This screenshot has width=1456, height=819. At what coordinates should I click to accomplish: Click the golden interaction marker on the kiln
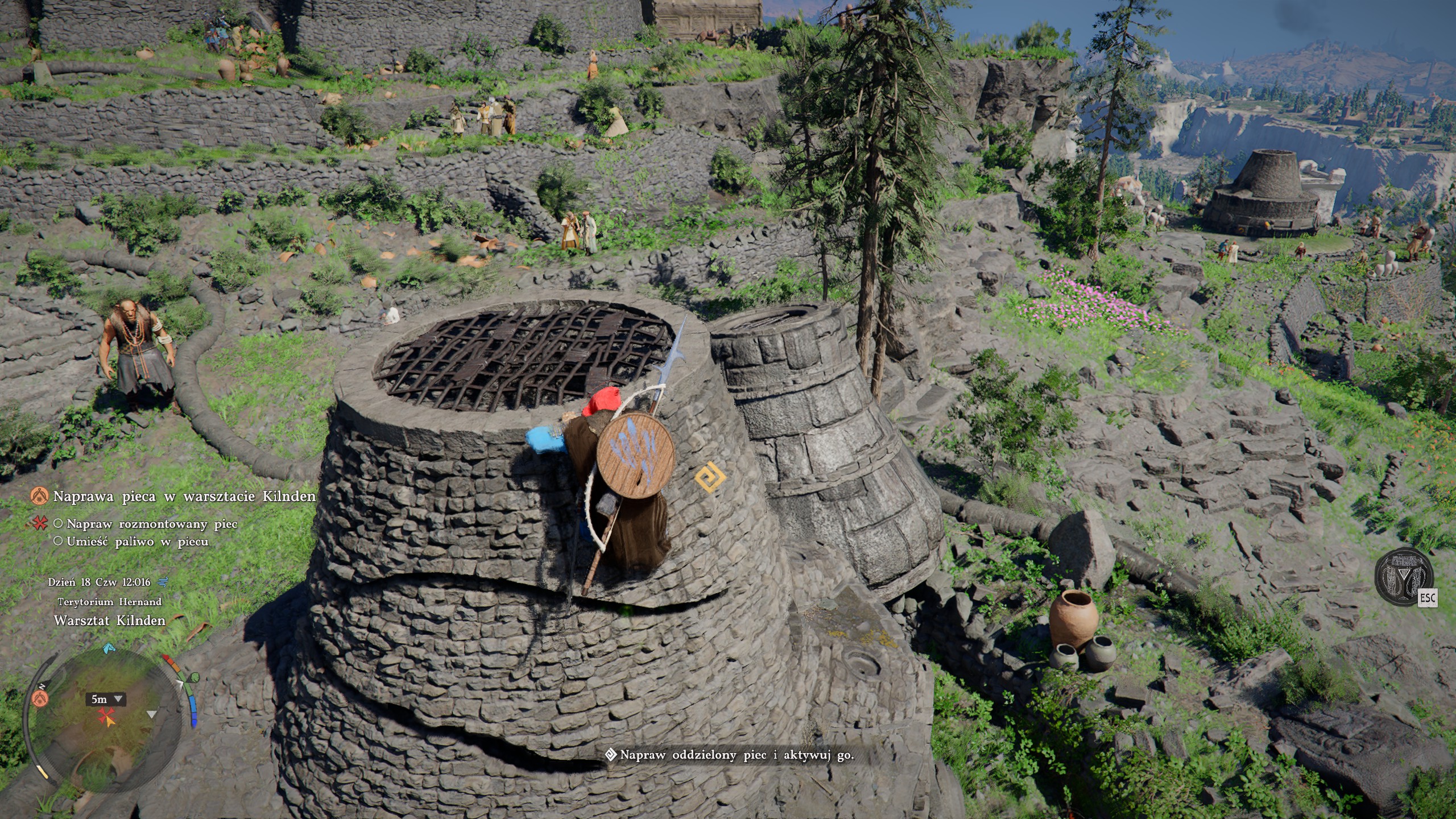click(x=709, y=477)
